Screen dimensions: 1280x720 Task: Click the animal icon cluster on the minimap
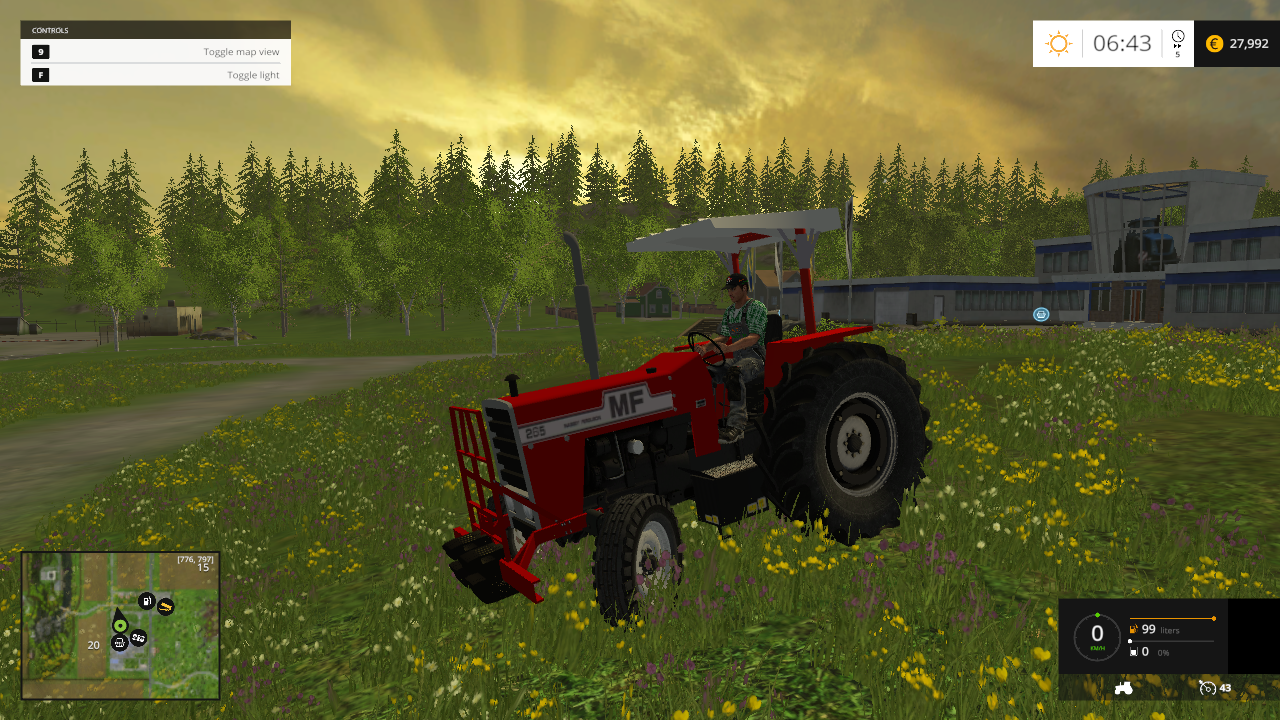tap(137, 638)
